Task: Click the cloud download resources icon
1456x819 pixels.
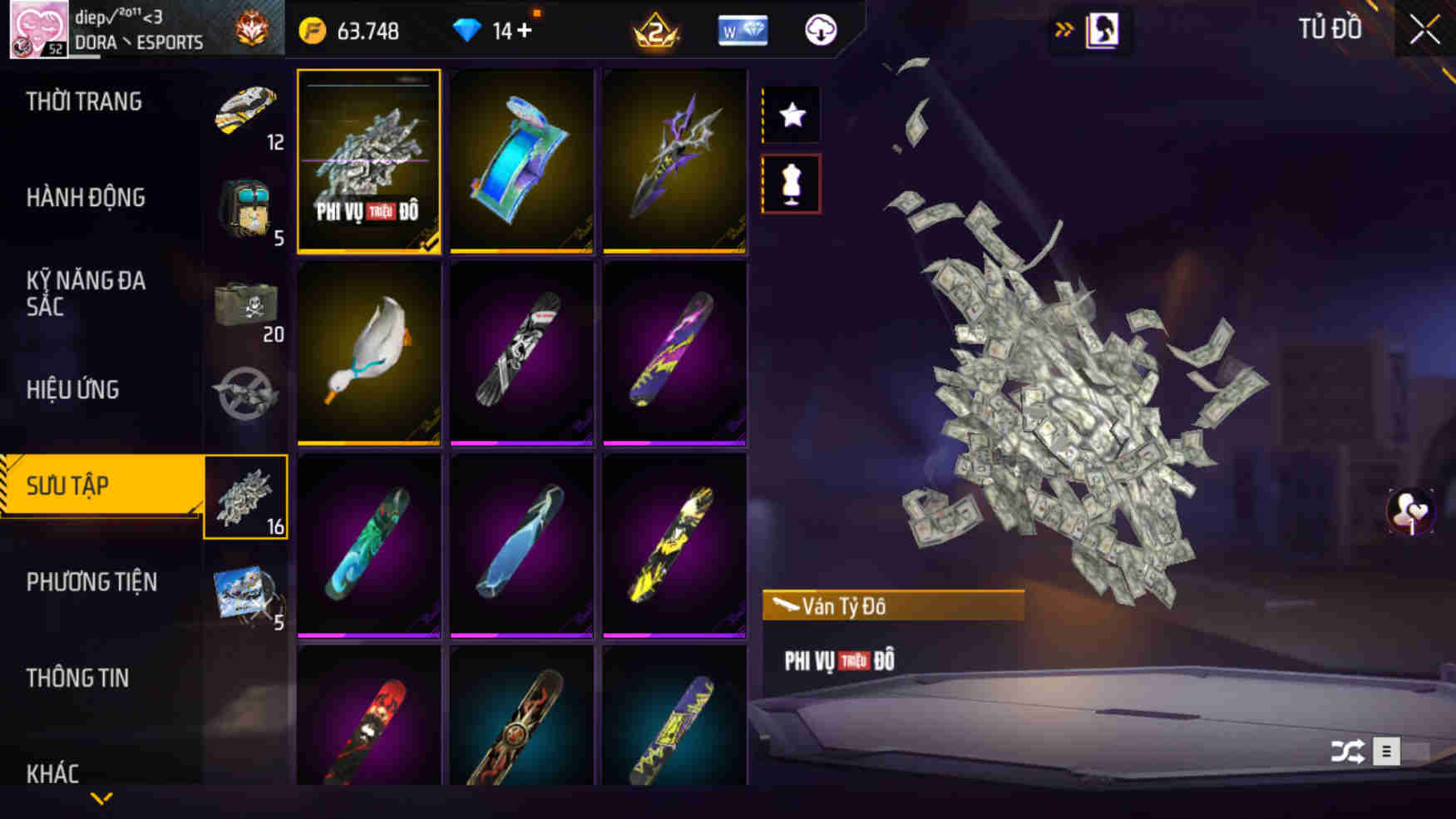Action: (x=819, y=31)
